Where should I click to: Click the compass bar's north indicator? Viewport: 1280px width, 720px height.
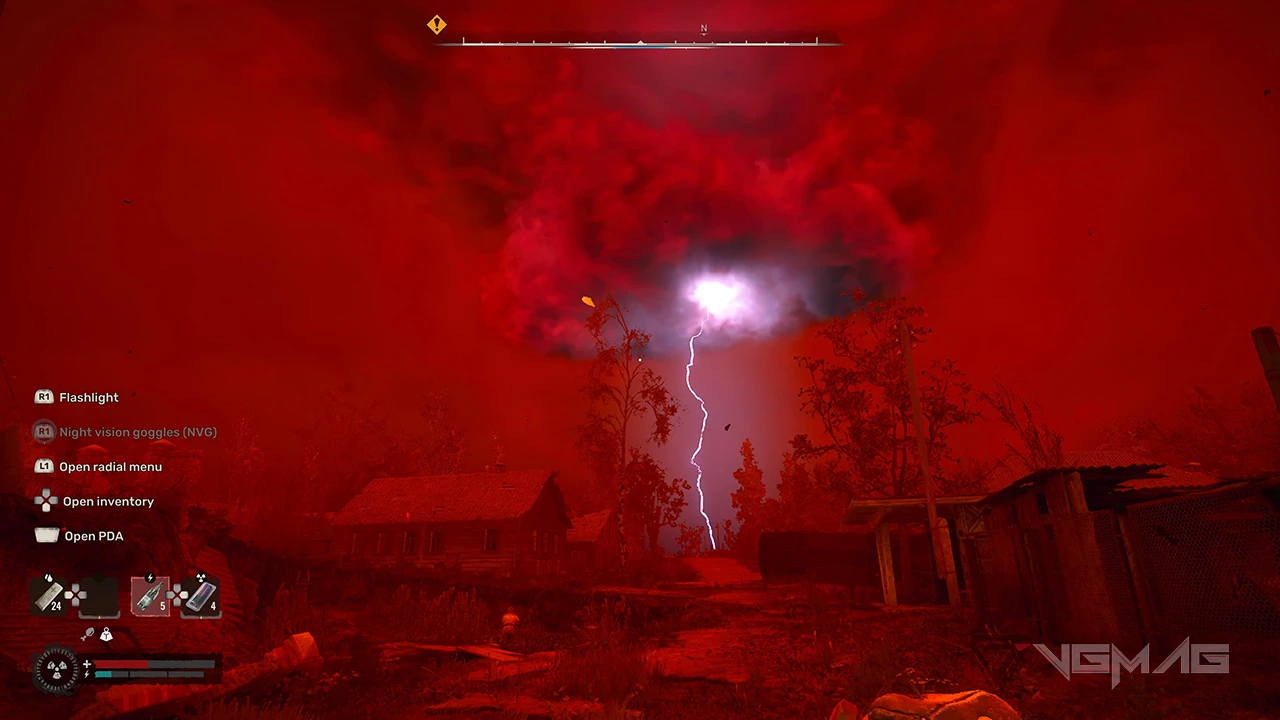pyautogui.click(x=704, y=30)
